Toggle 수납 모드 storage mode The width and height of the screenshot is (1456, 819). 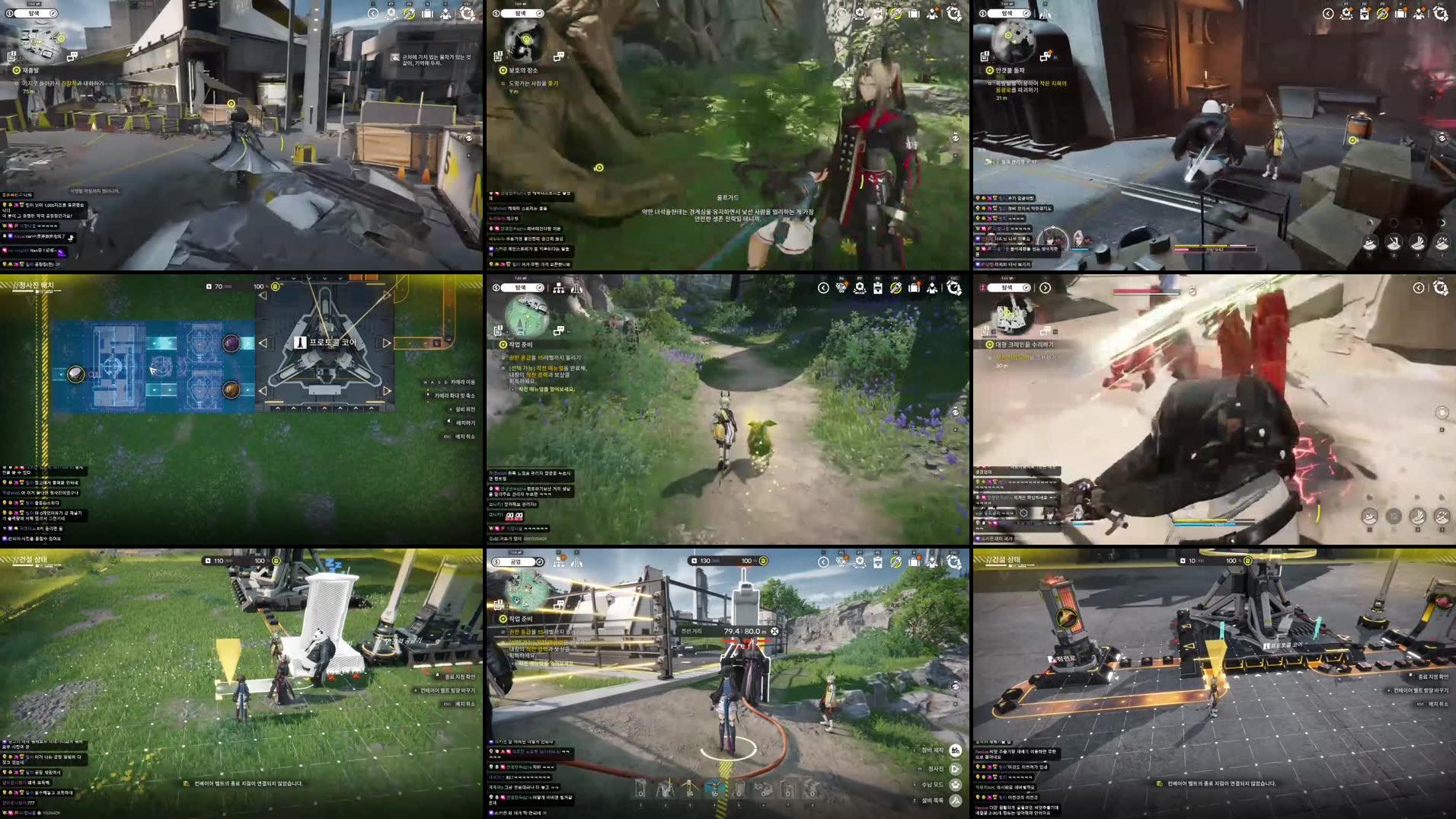[956, 785]
